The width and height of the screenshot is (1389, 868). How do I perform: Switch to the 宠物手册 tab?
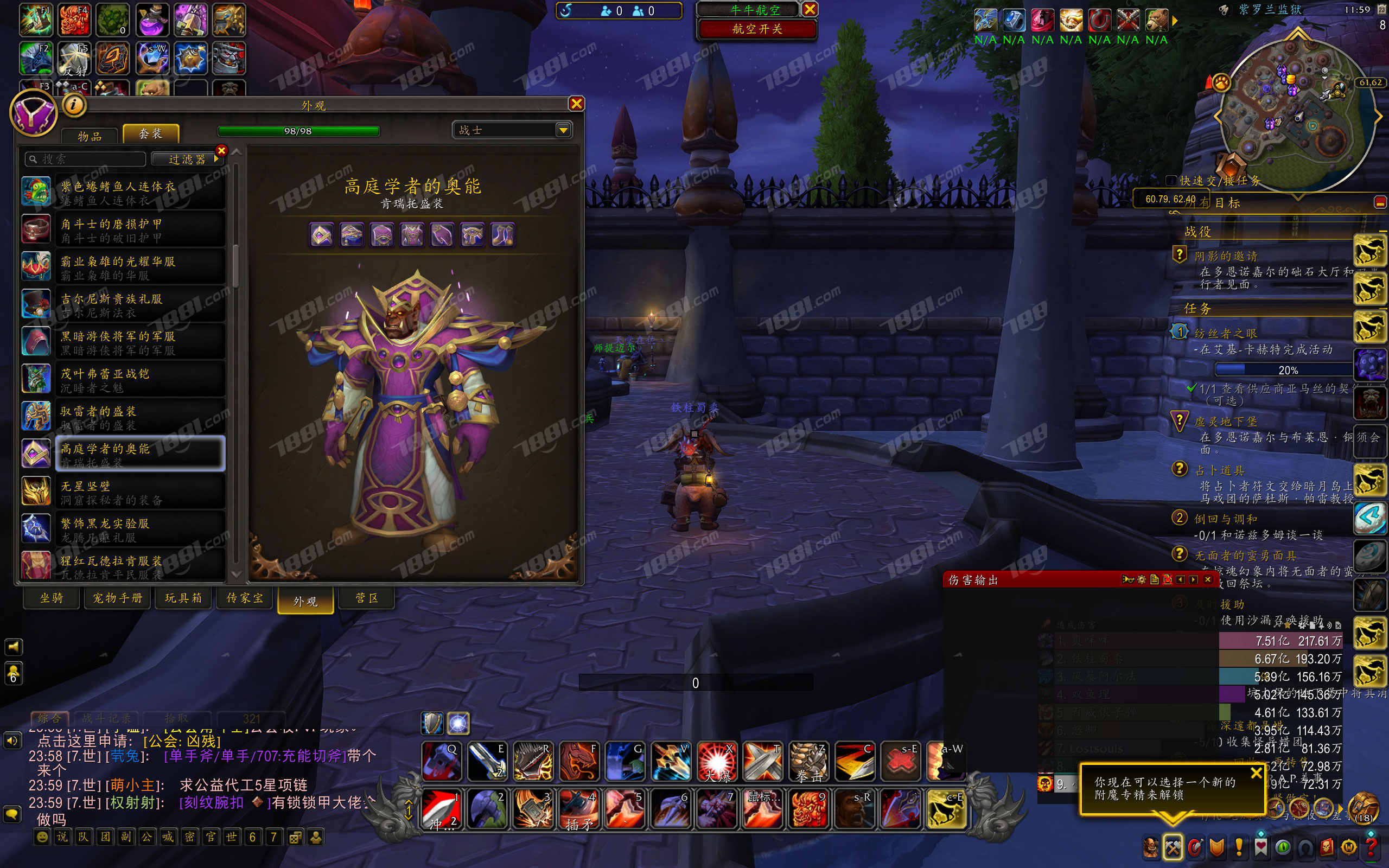coord(117,598)
